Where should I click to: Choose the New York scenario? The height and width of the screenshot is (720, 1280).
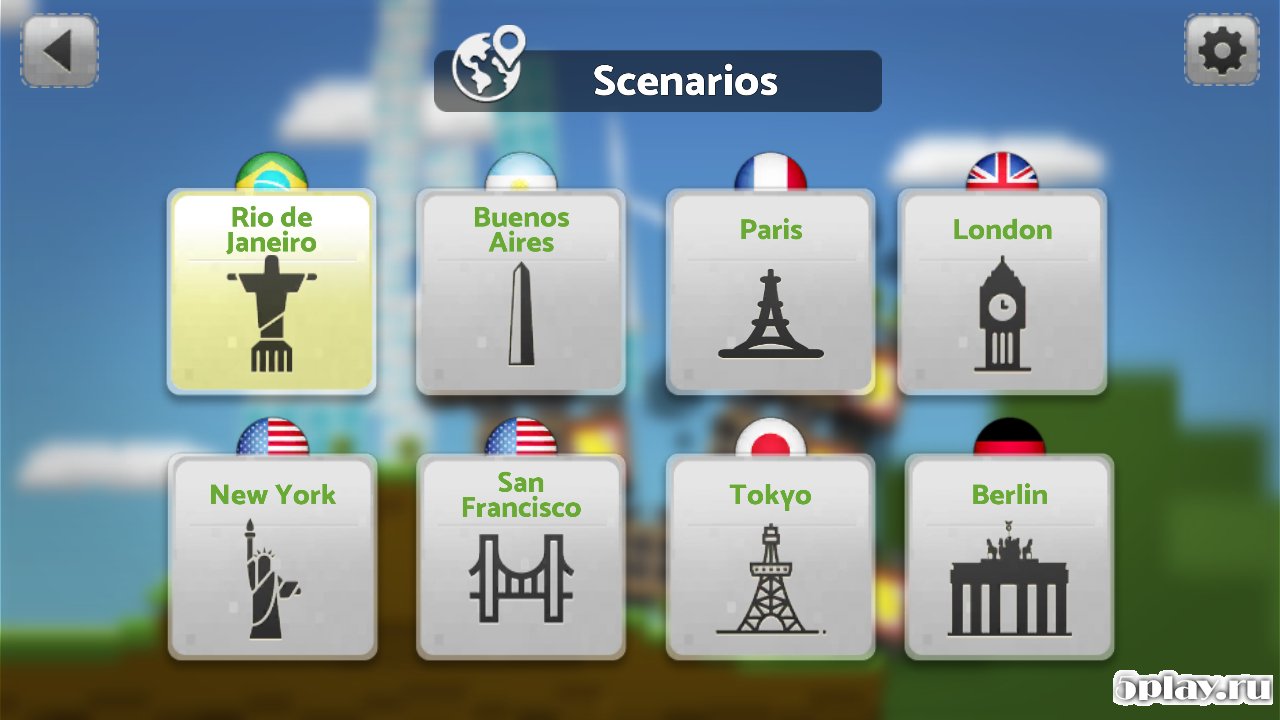click(x=272, y=557)
